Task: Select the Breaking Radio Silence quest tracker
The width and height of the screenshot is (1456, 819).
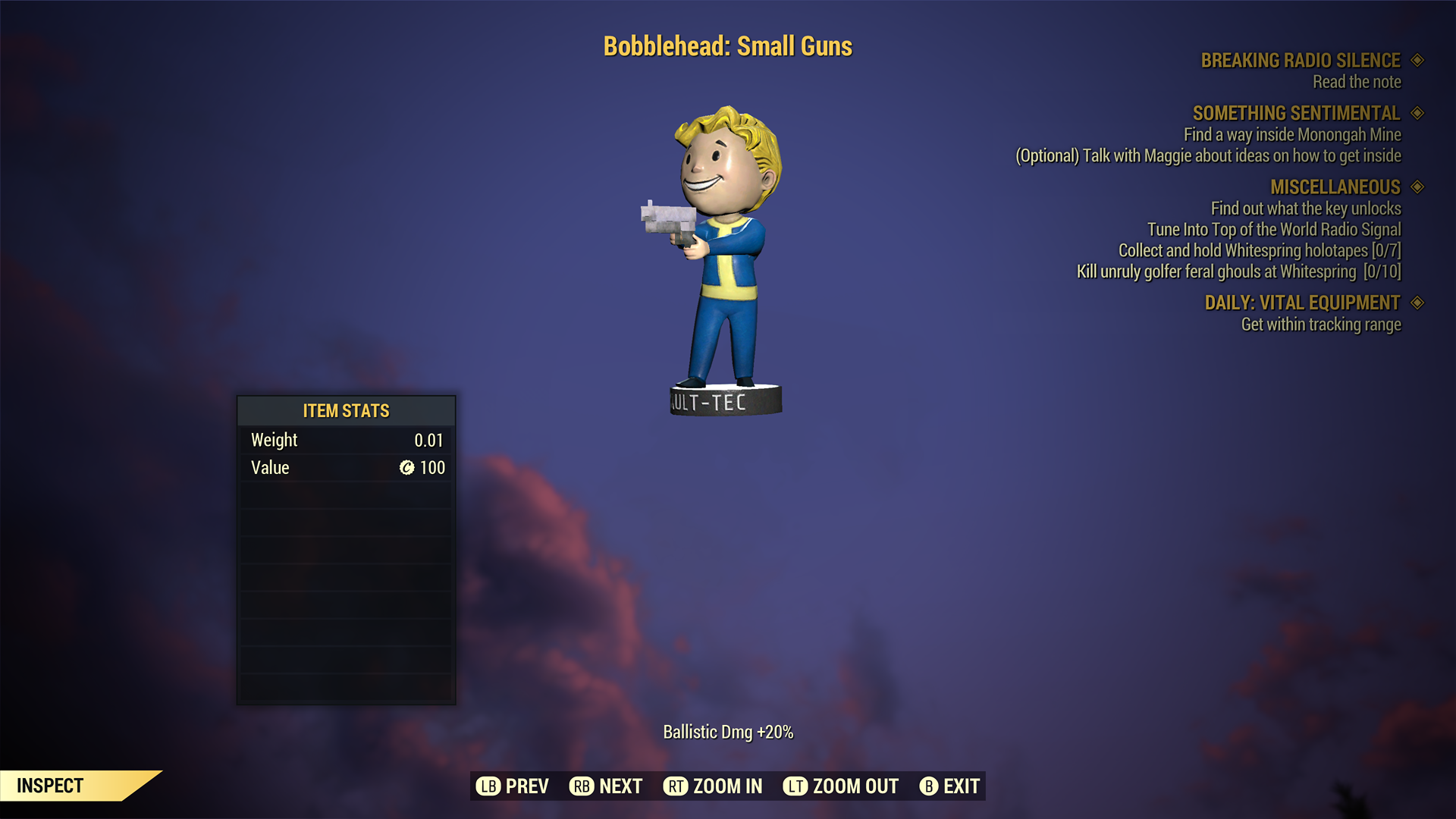Action: (x=1300, y=61)
